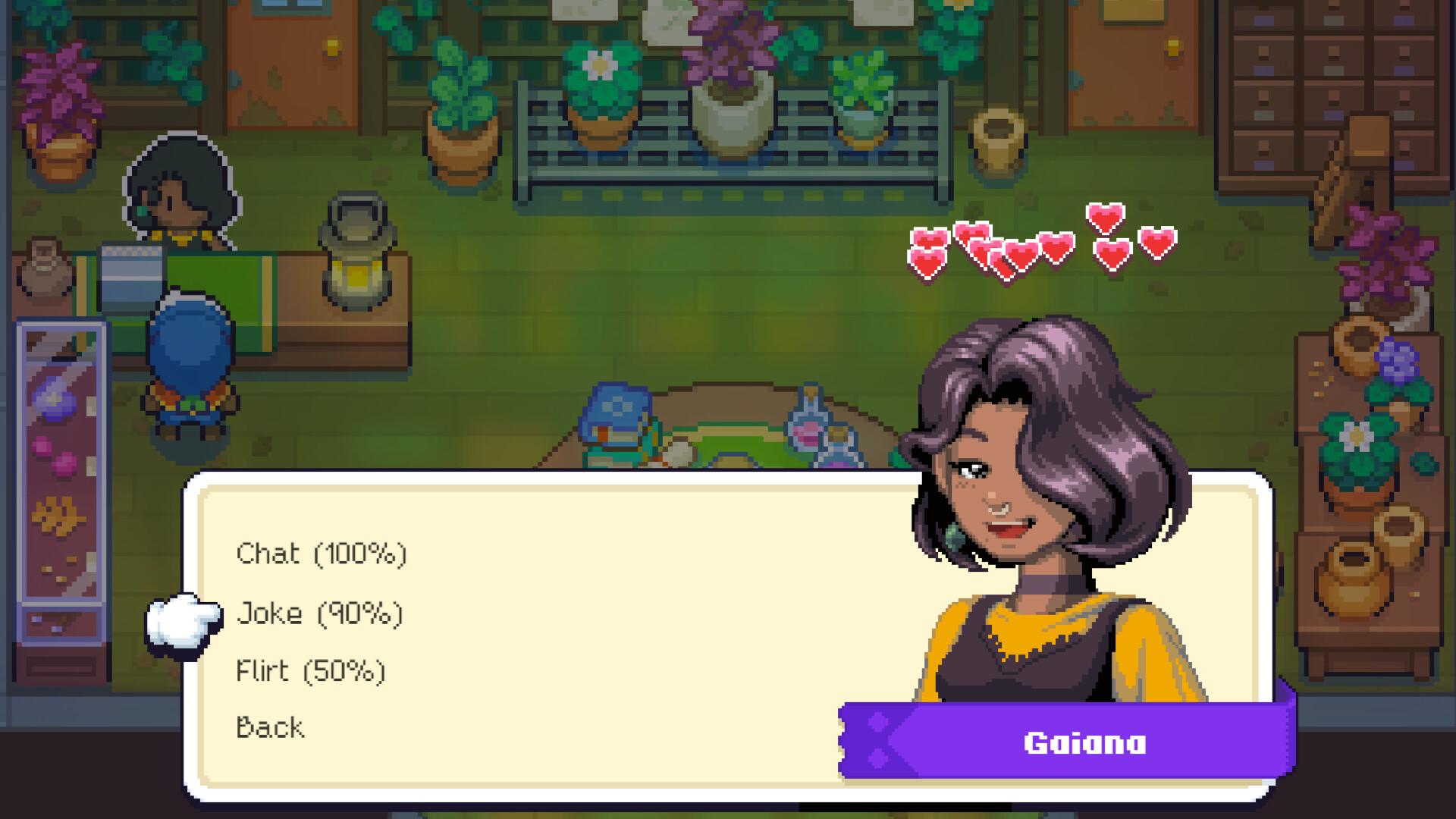Select the Joke (90%) dialogue option
This screenshot has width=1456, height=819.
click(x=320, y=613)
